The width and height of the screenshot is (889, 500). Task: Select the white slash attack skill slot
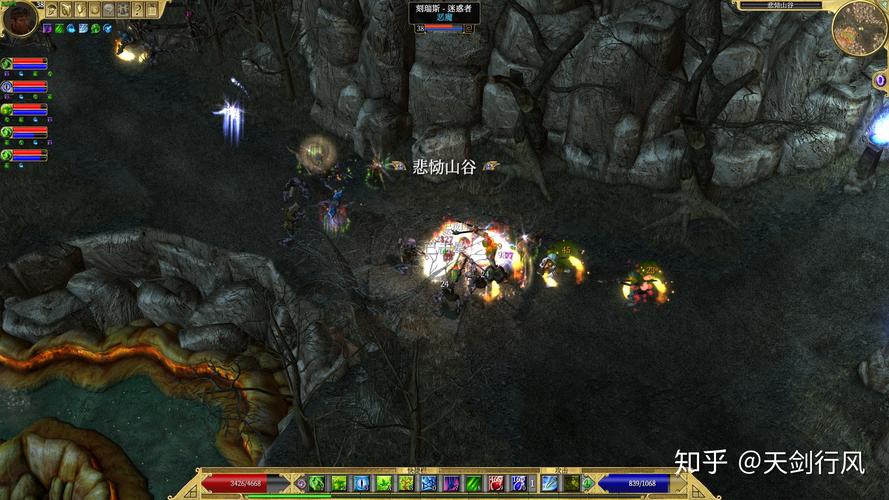pyautogui.click(x=550, y=484)
